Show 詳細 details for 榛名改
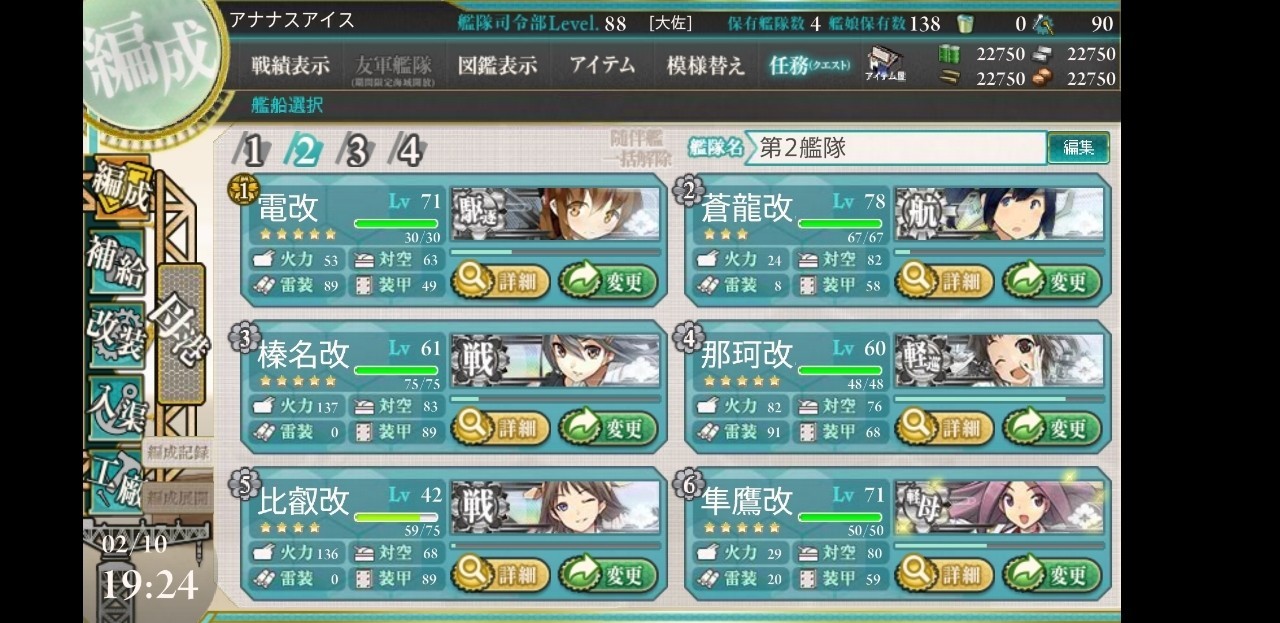 pyautogui.click(x=501, y=429)
